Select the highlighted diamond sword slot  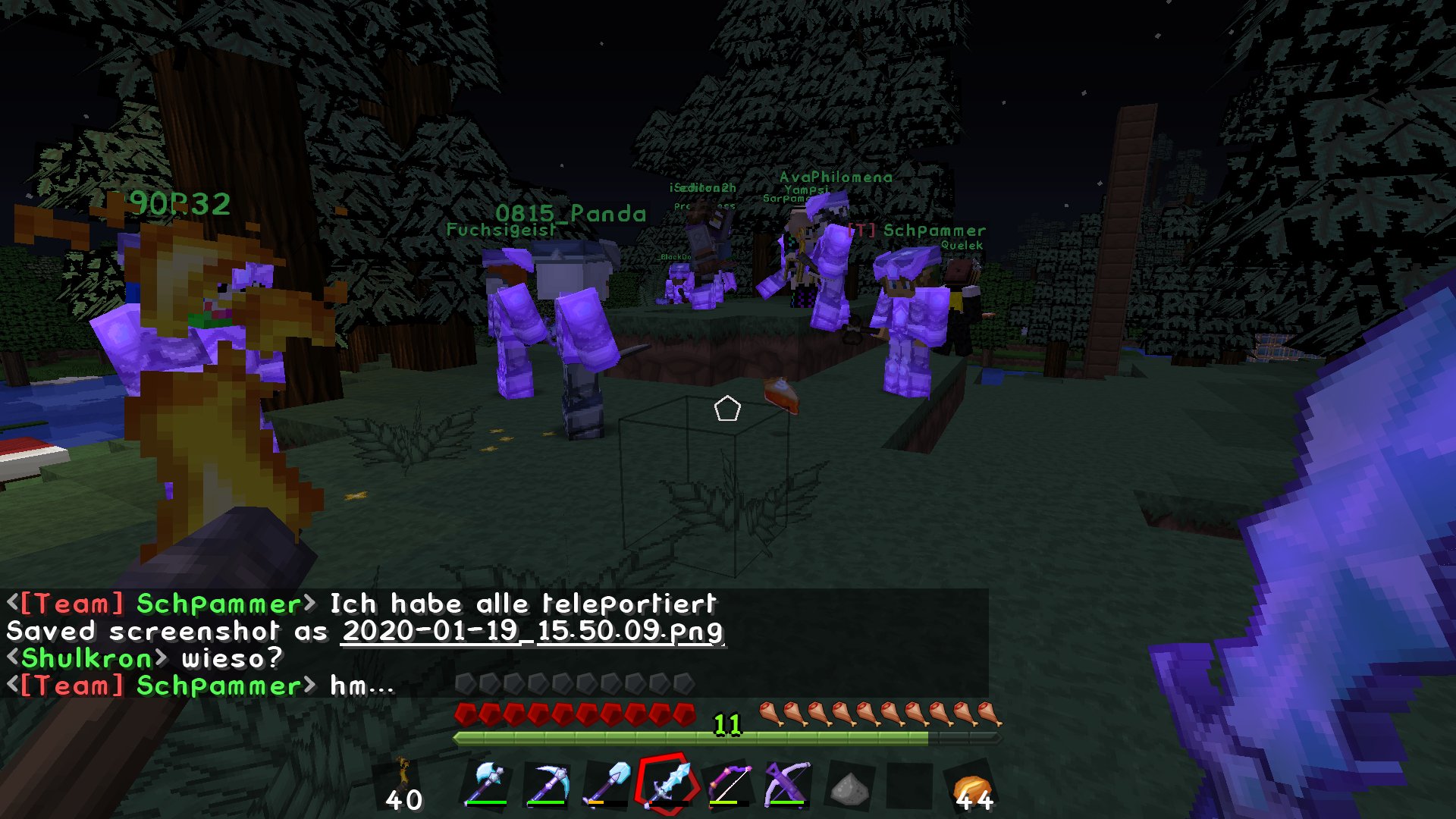pyautogui.click(x=667, y=783)
